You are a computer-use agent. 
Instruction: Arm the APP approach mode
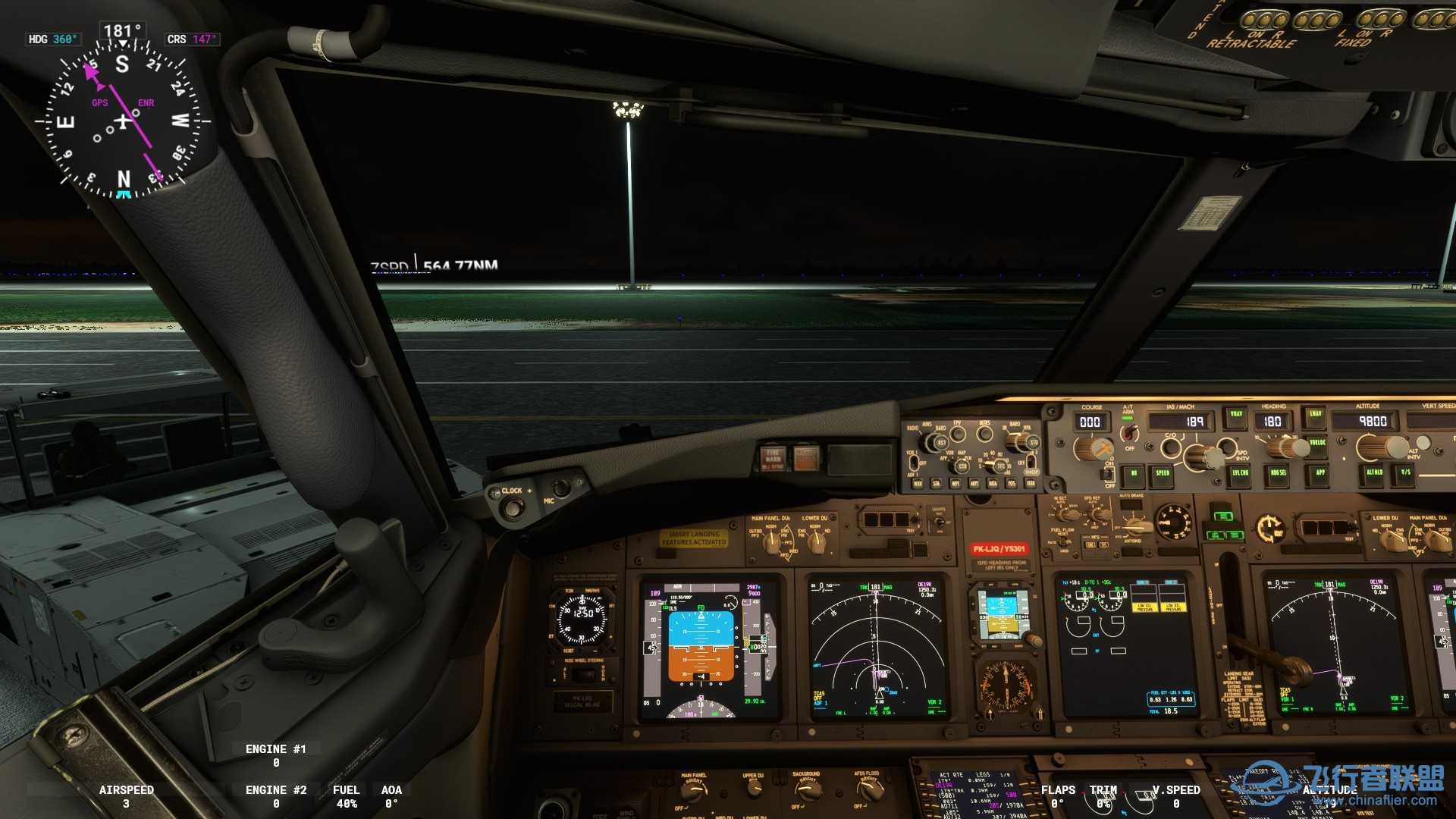[x=1320, y=471]
